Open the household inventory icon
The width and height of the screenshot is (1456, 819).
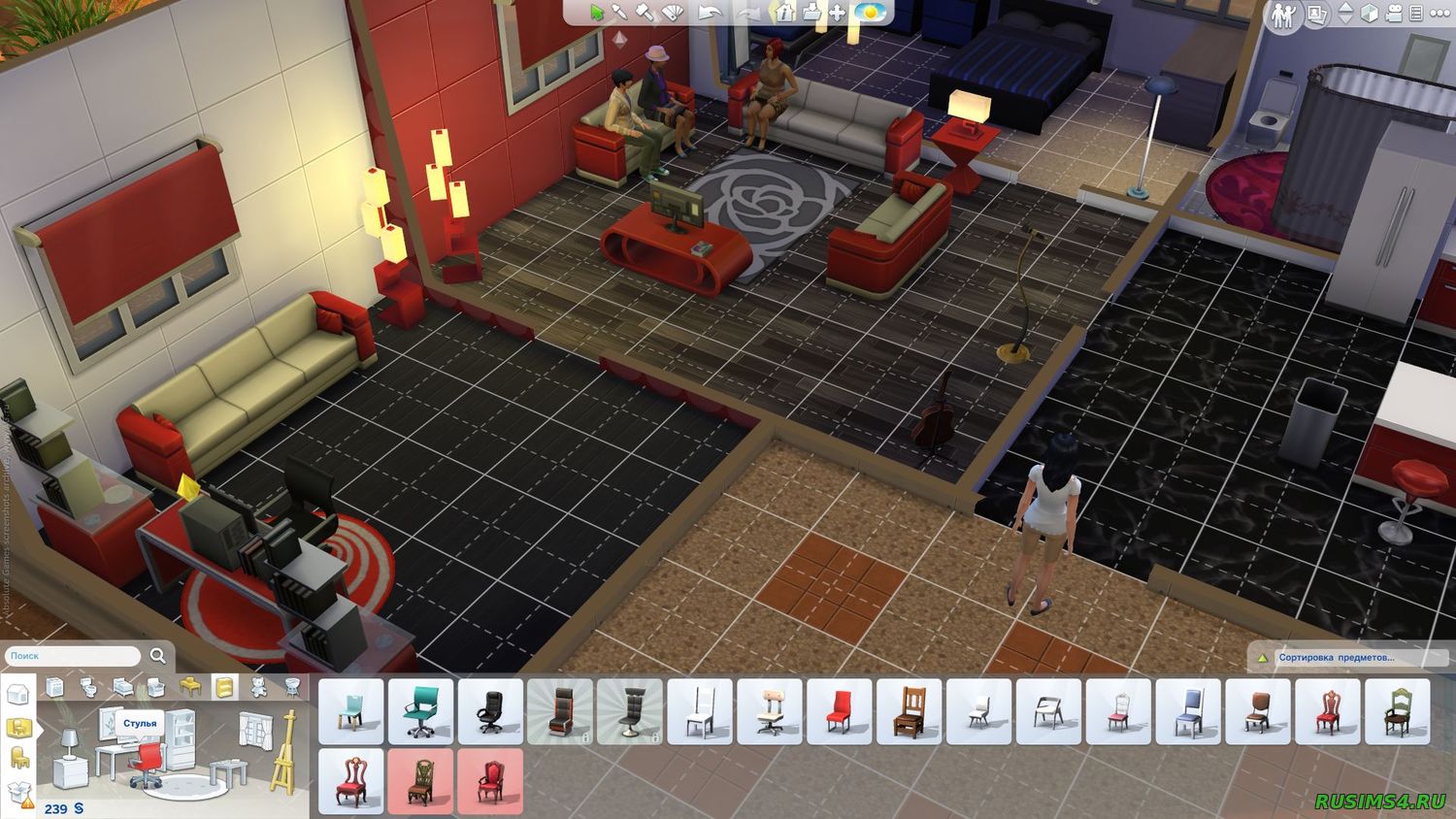[811, 13]
